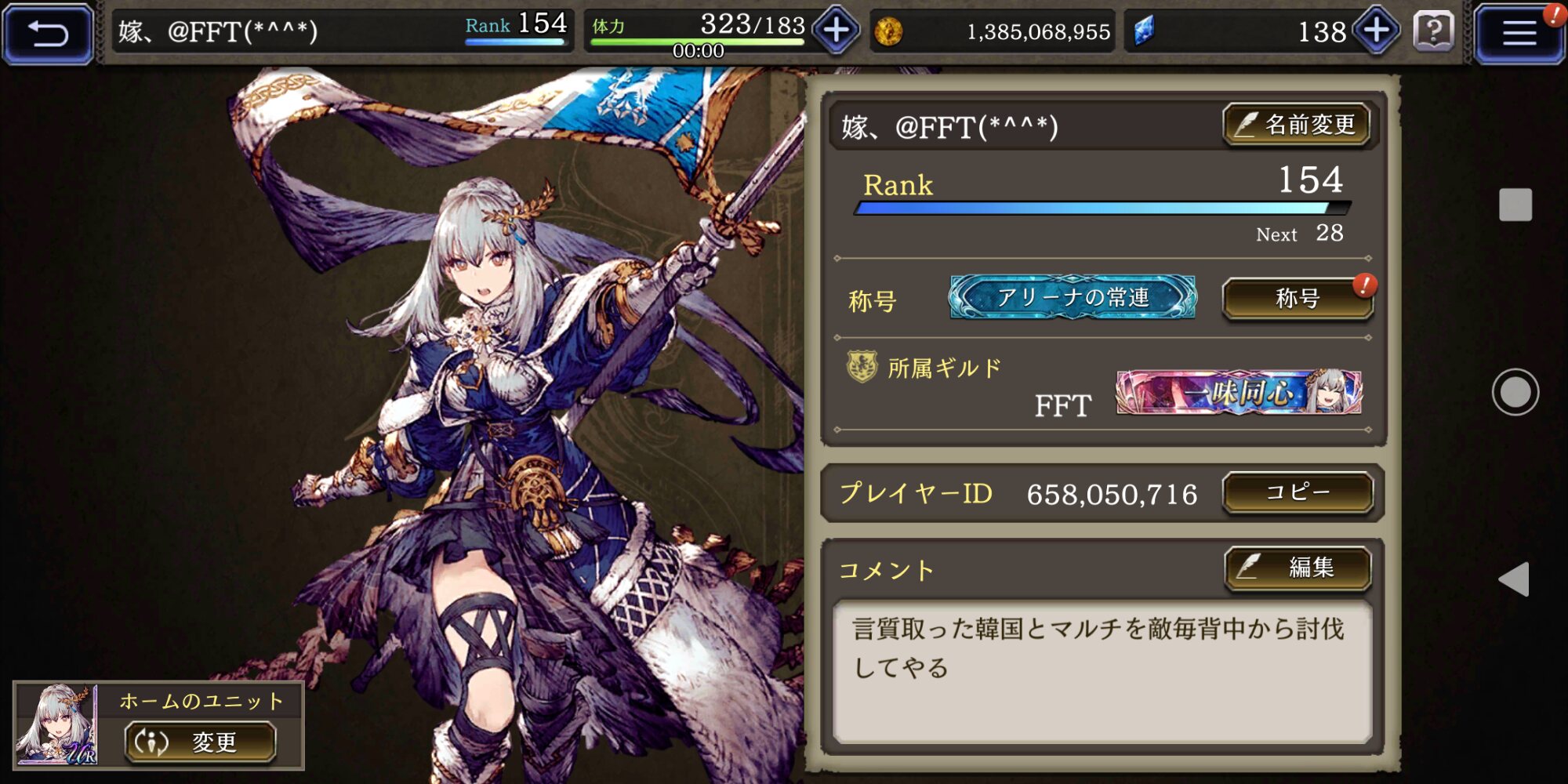
Task: Edit the comment with 編集 button
Action: [x=1298, y=568]
